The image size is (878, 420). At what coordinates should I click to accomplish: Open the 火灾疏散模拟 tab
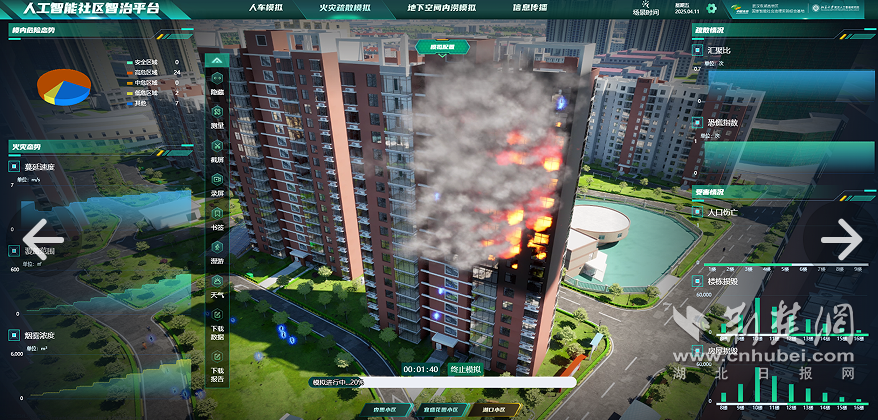click(346, 7)
